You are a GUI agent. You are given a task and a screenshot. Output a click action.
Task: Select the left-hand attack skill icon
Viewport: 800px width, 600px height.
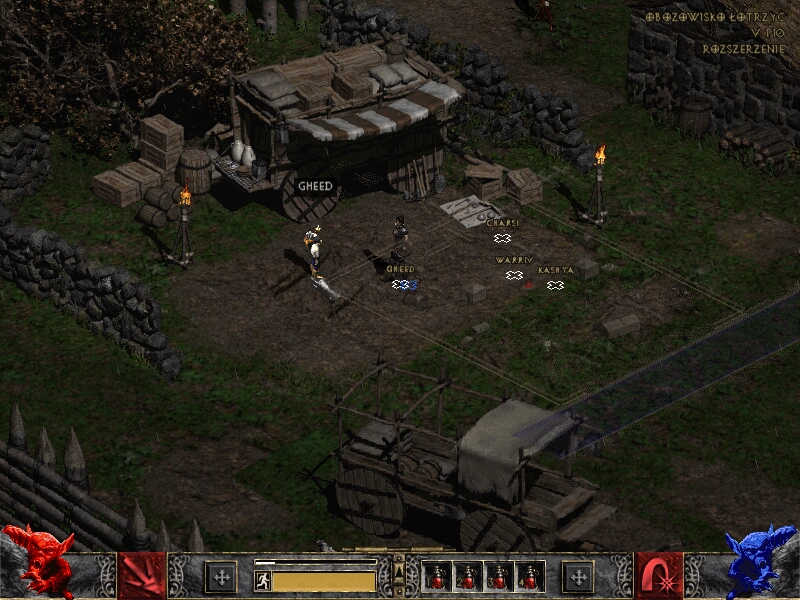tap(141, 576)
